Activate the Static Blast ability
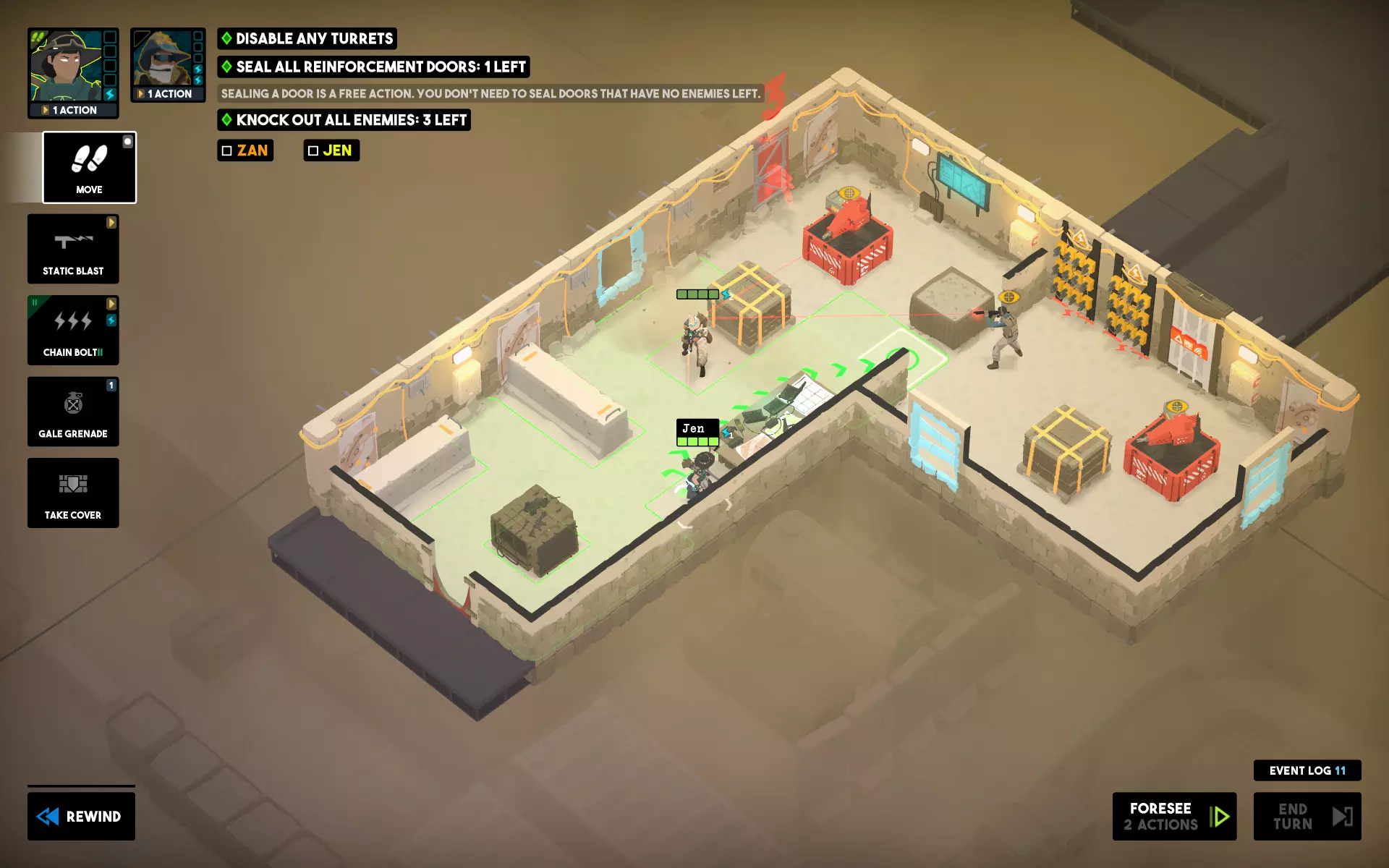The width and height of the screenshot is (1389, 868). tap(73, 249)
